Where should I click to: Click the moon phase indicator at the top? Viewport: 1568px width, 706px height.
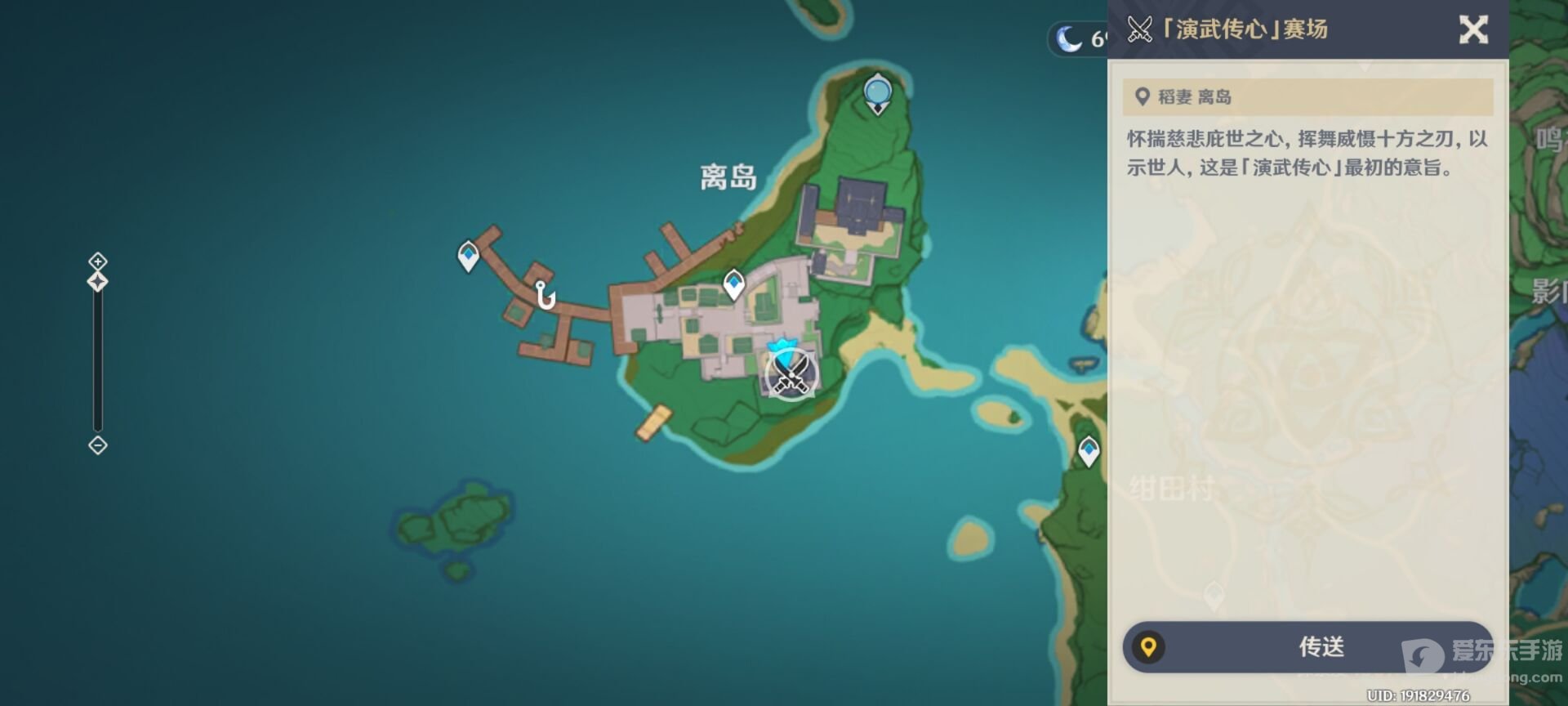[1070, 36]
